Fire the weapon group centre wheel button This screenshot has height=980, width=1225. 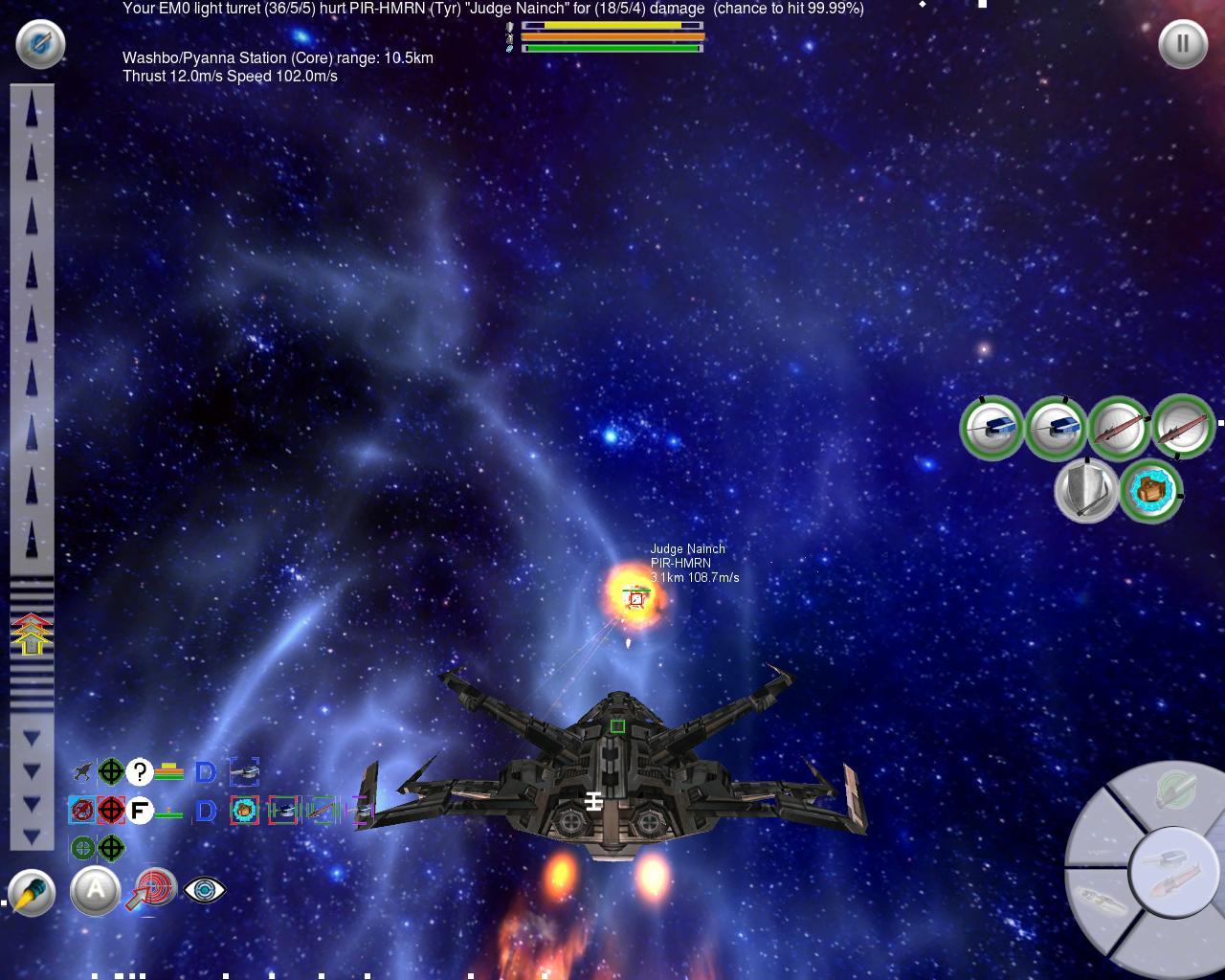1173,870
